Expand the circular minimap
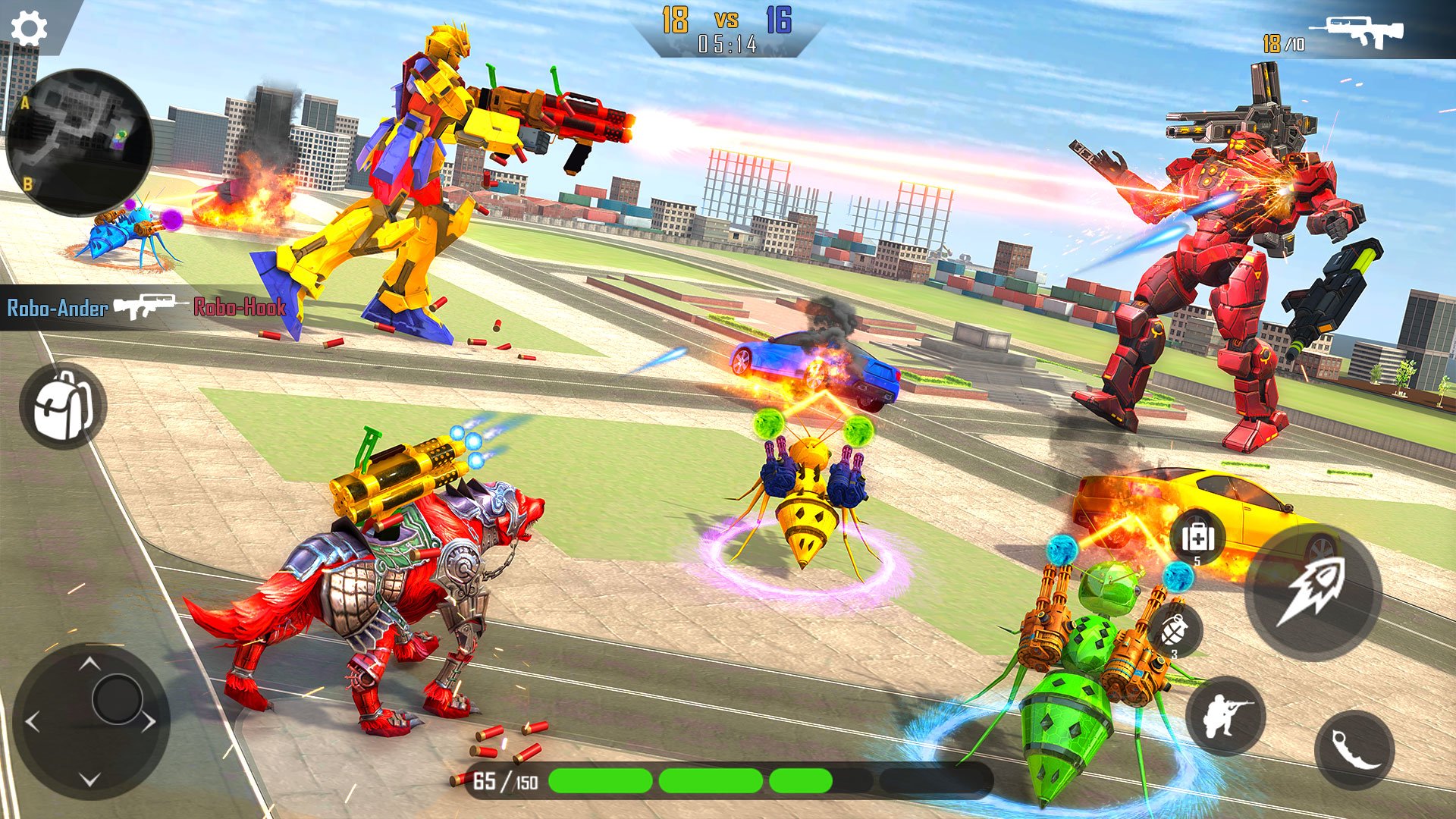Viewport: 1456px width, 819px height. point(82,136)
